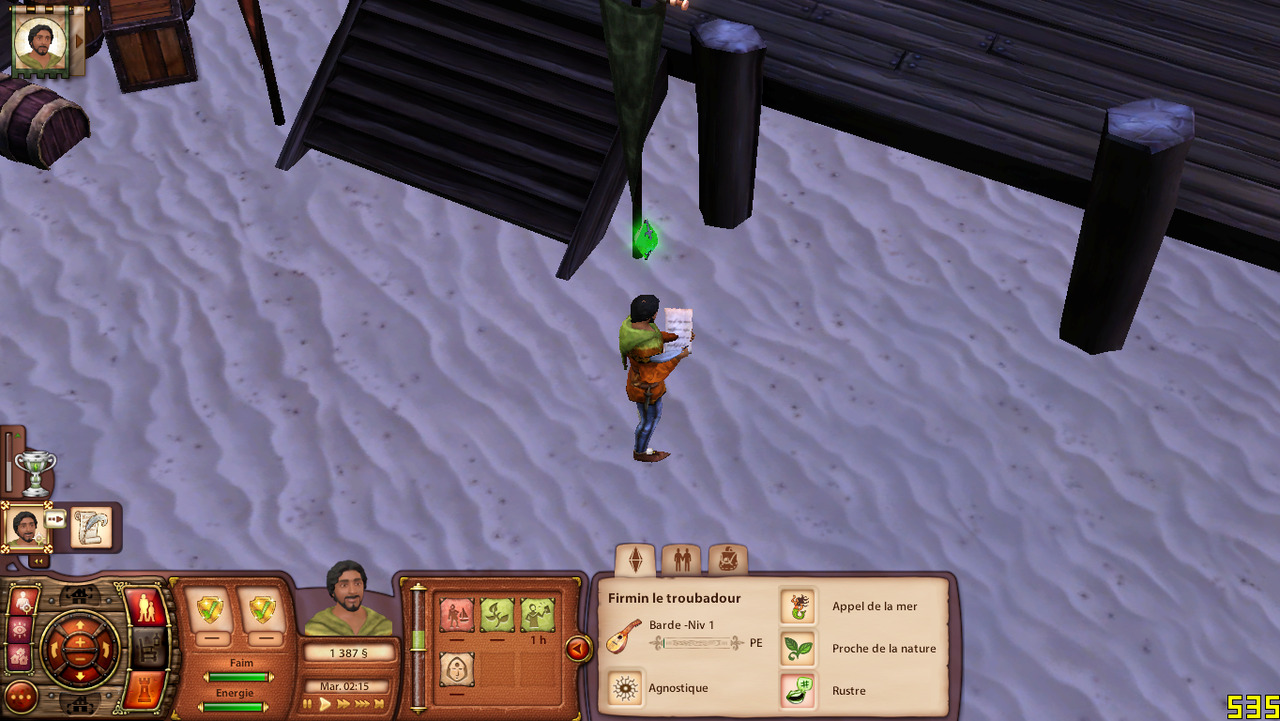The image size is (1280, 721).
Task: Open the relationships tab with two figures
Action: pyautogui.click(x=682, y=560)
